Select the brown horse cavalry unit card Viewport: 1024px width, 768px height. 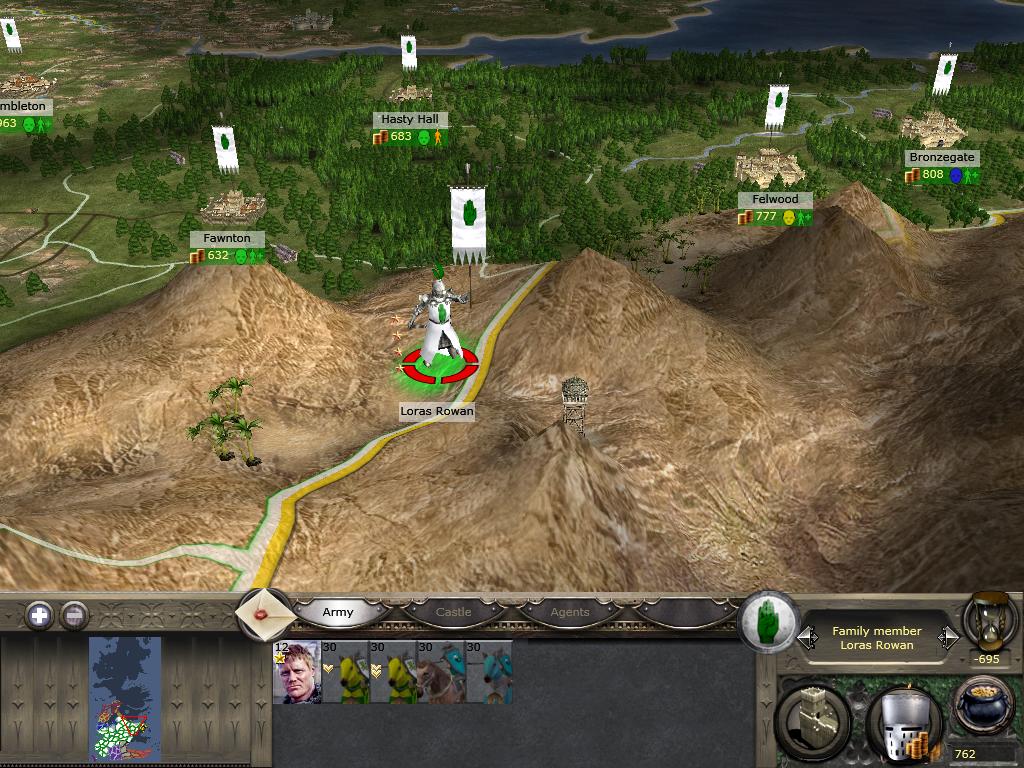click(x=441, y=672)
